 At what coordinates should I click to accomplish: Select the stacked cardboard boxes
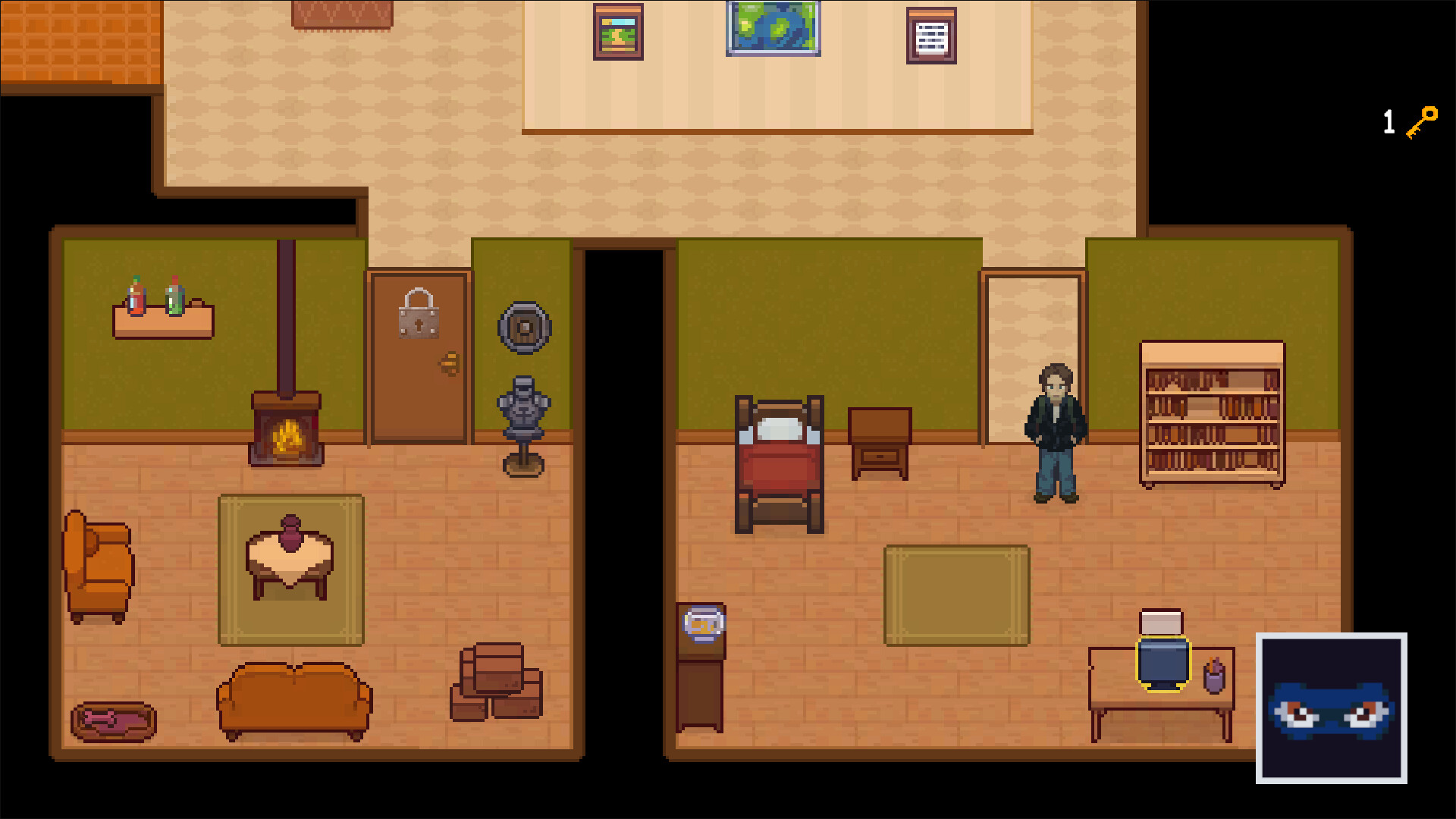[497, 682]
